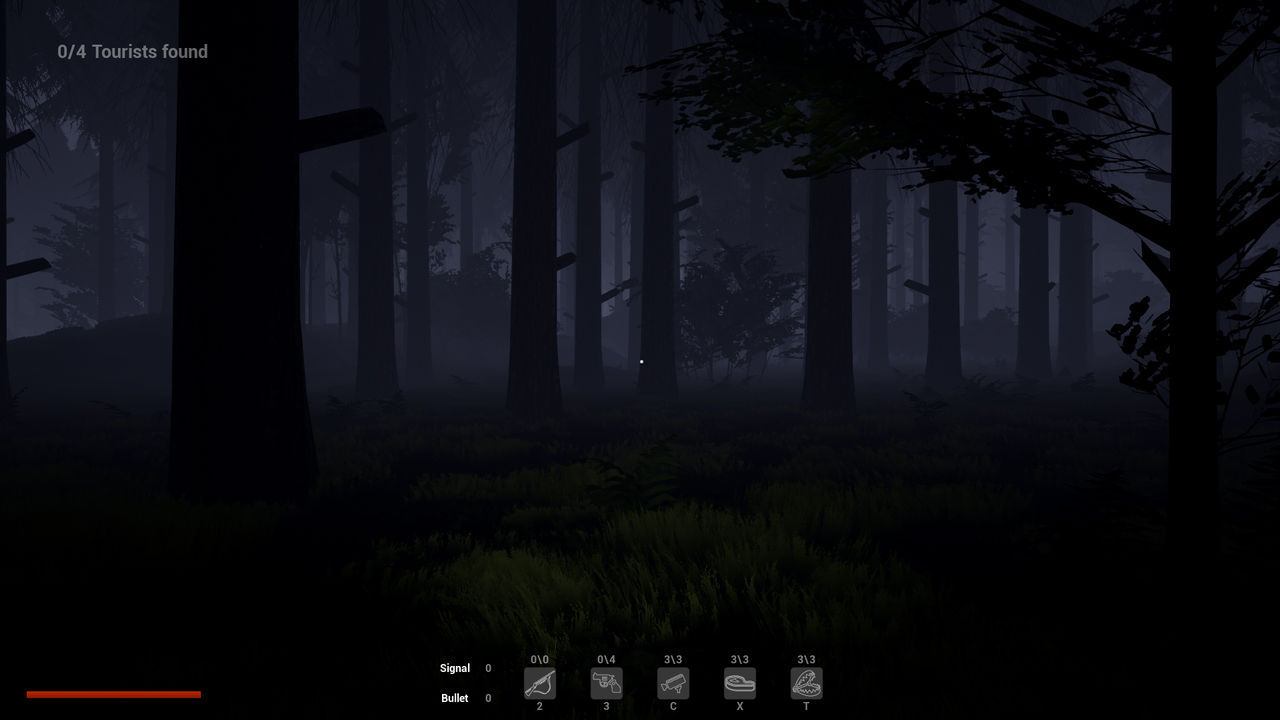Click the revolver ammo counter 0\4

(x=607, y=660)
